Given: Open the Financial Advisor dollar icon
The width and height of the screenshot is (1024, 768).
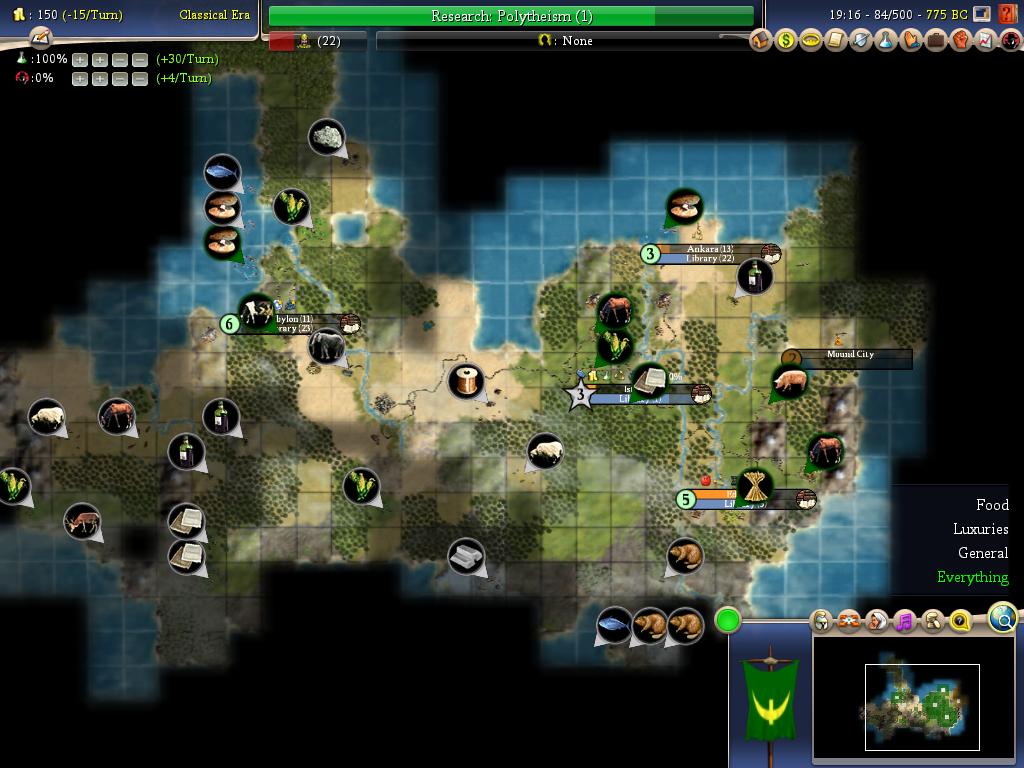Looking at the screenshot, I should [786, 41].
